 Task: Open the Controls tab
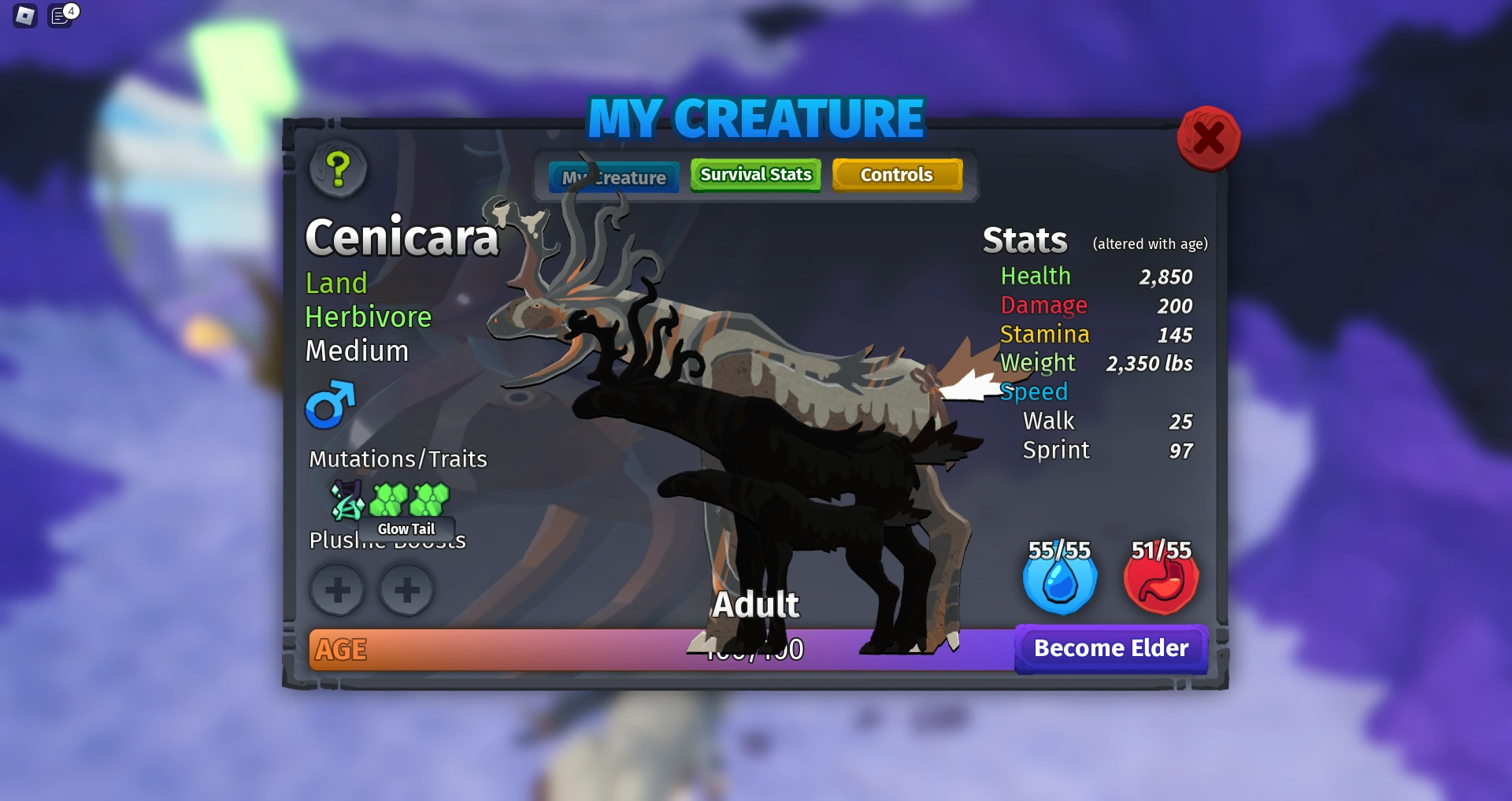click(897, 175)
